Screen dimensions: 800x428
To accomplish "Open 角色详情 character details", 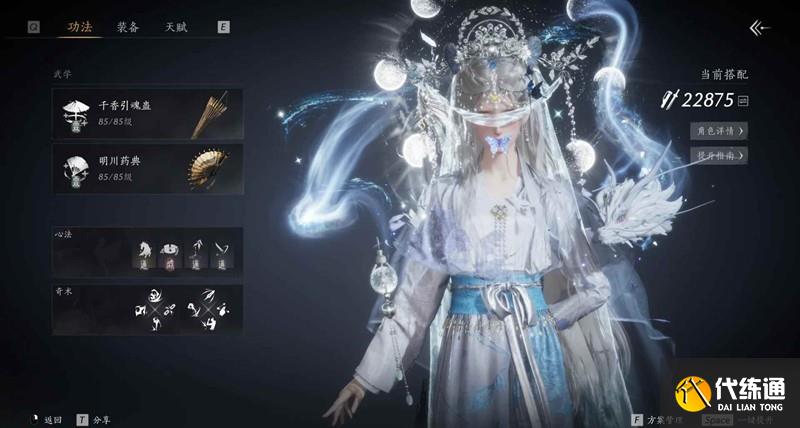I will click(719, 130).
